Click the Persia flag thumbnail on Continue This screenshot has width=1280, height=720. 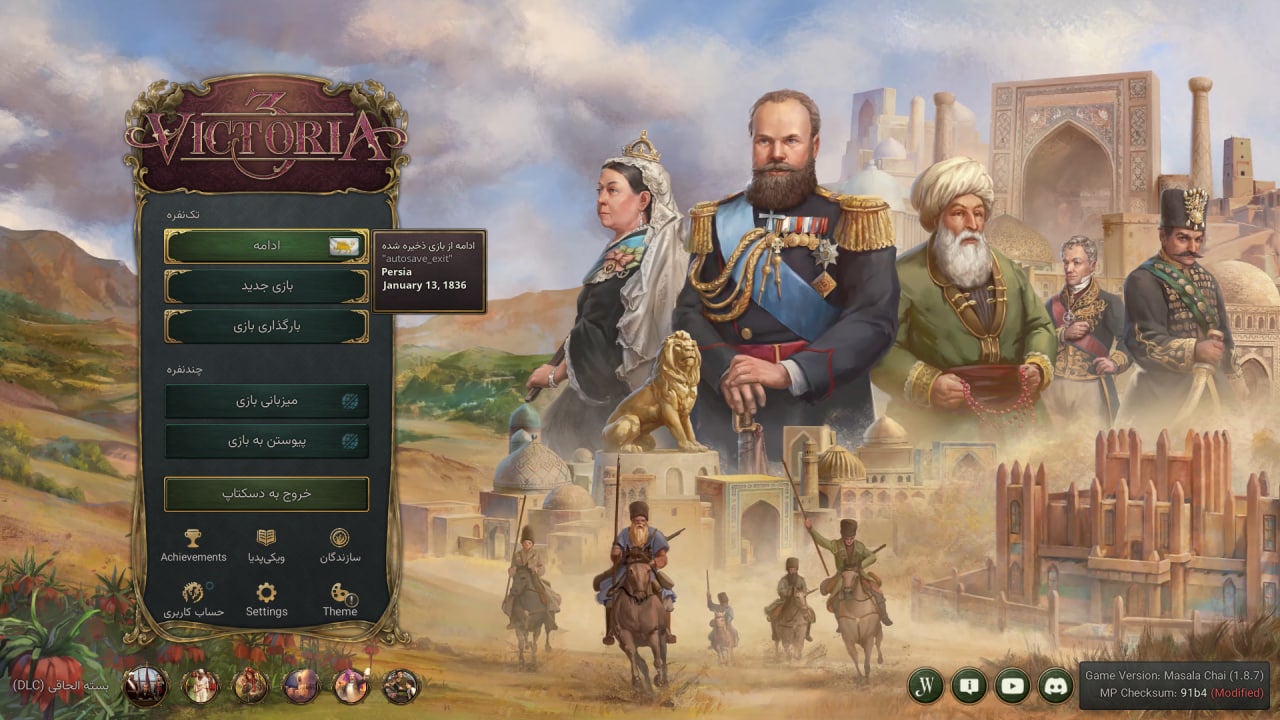345,245
